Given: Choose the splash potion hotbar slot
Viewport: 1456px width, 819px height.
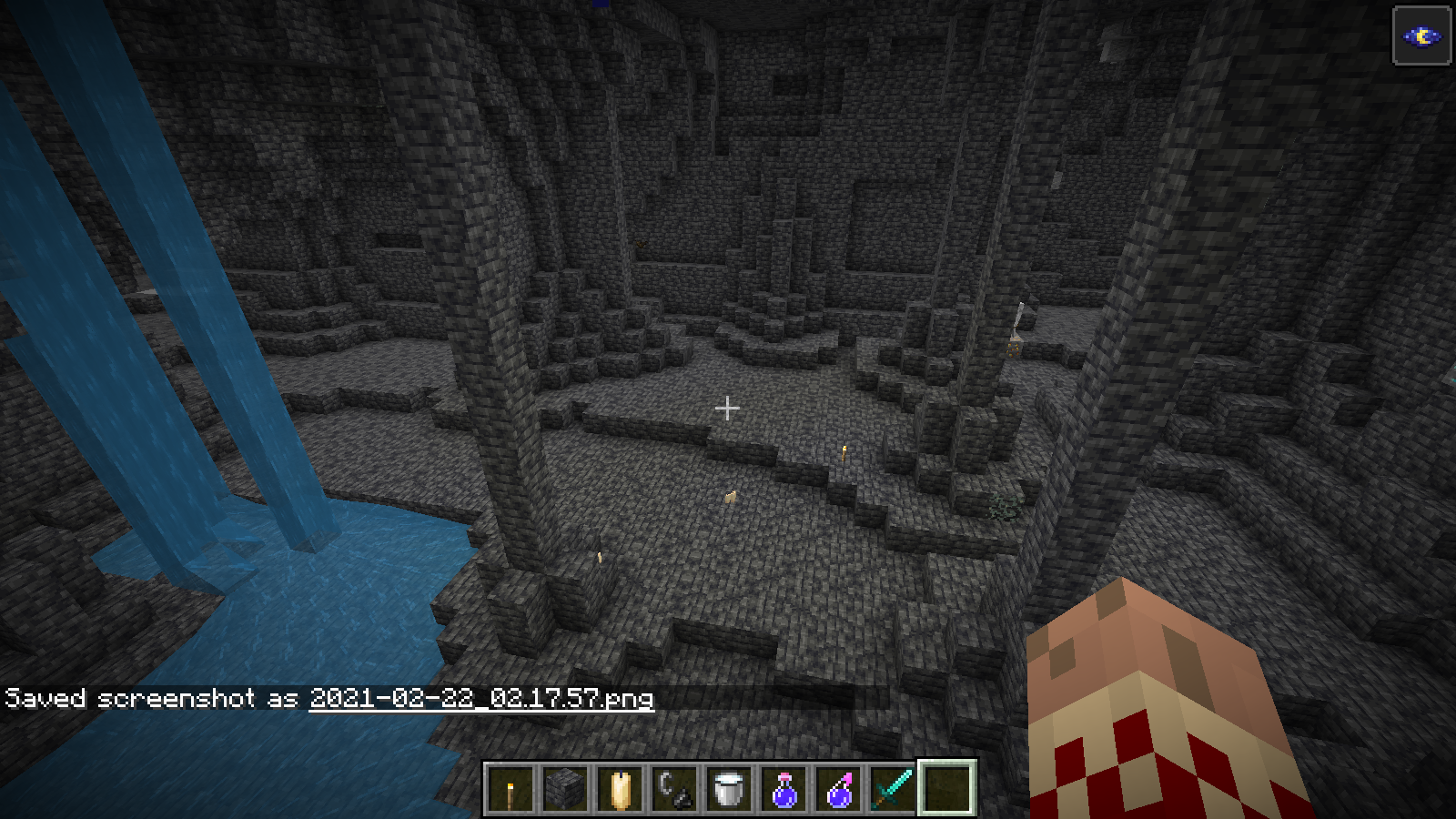Looking at the screenshot, I should click(x=838, y=788).
